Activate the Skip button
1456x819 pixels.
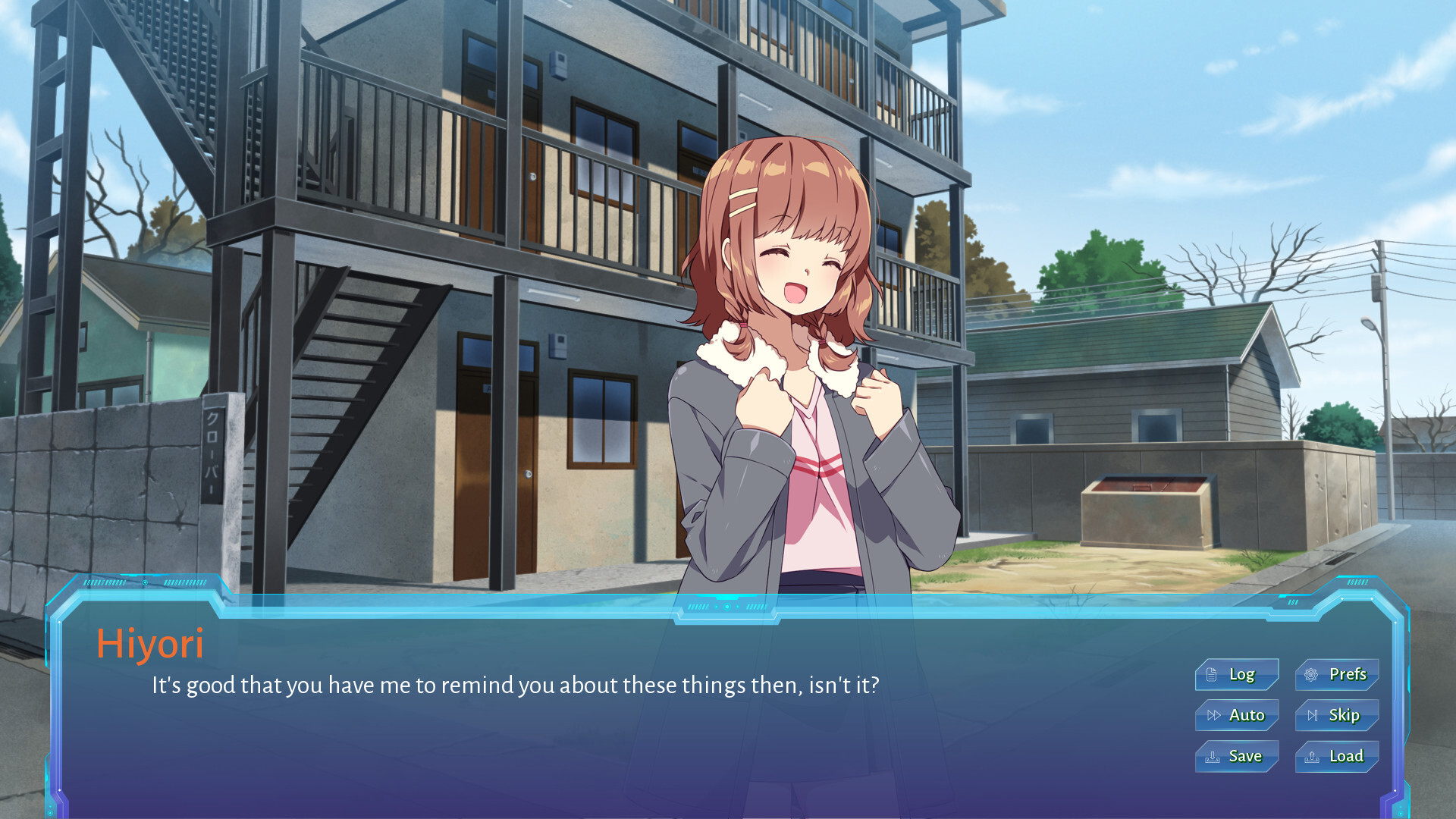[x=1337, y=715]
